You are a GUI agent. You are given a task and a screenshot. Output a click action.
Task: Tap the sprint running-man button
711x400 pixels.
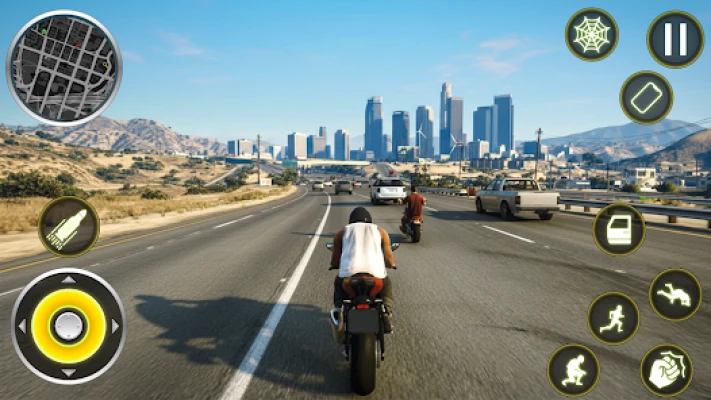(613, 318)
